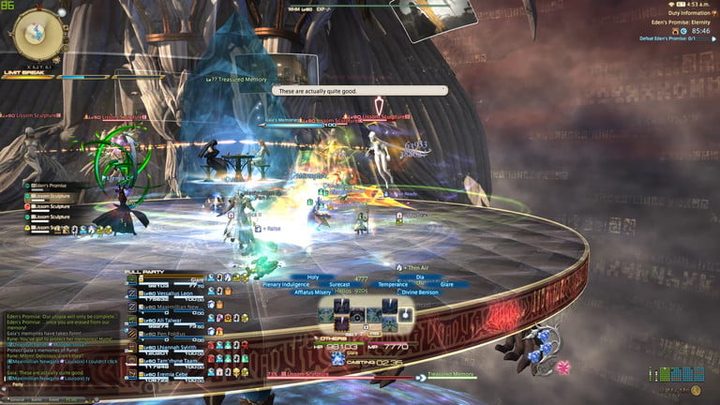Click the circular minimap
This screenshot has width=720, height=405.
32,33
